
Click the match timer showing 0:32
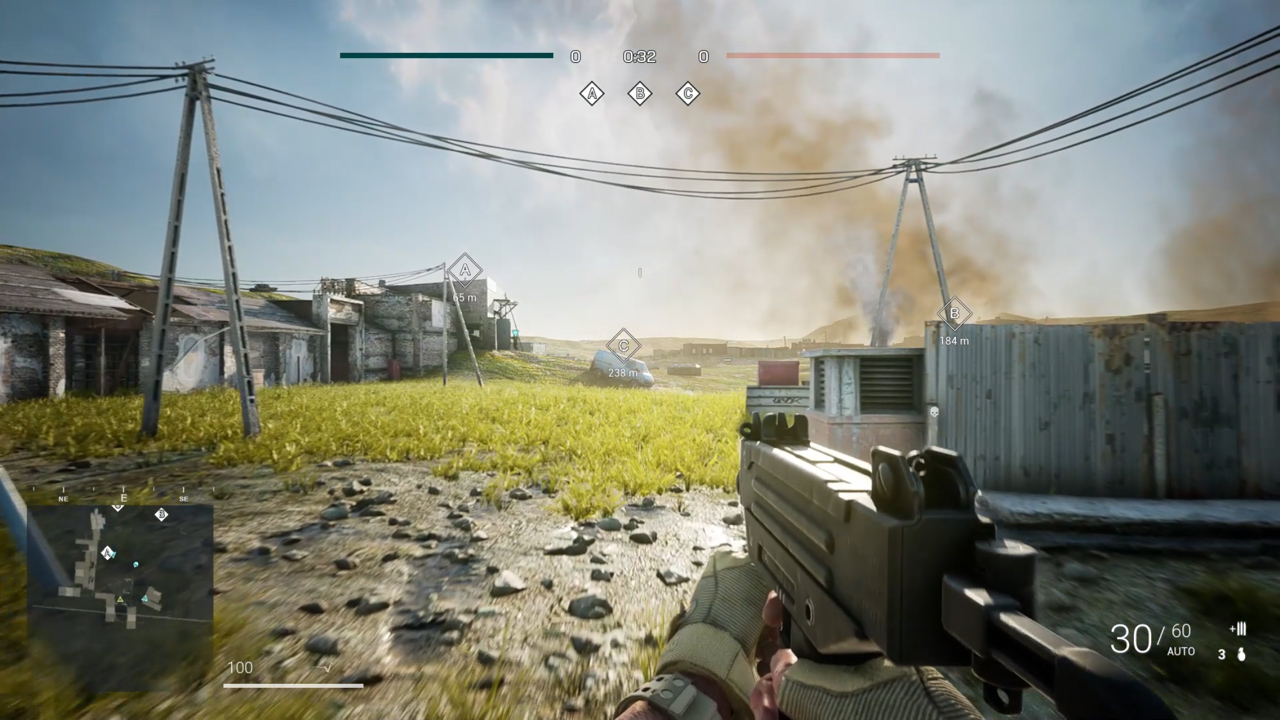[639, 57]
